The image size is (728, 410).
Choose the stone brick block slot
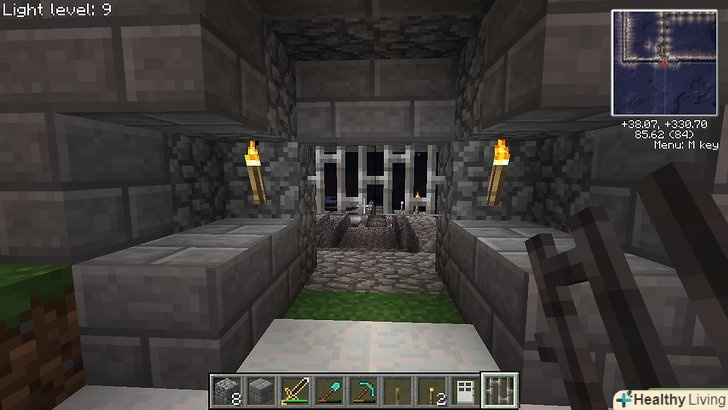(261, 390)
